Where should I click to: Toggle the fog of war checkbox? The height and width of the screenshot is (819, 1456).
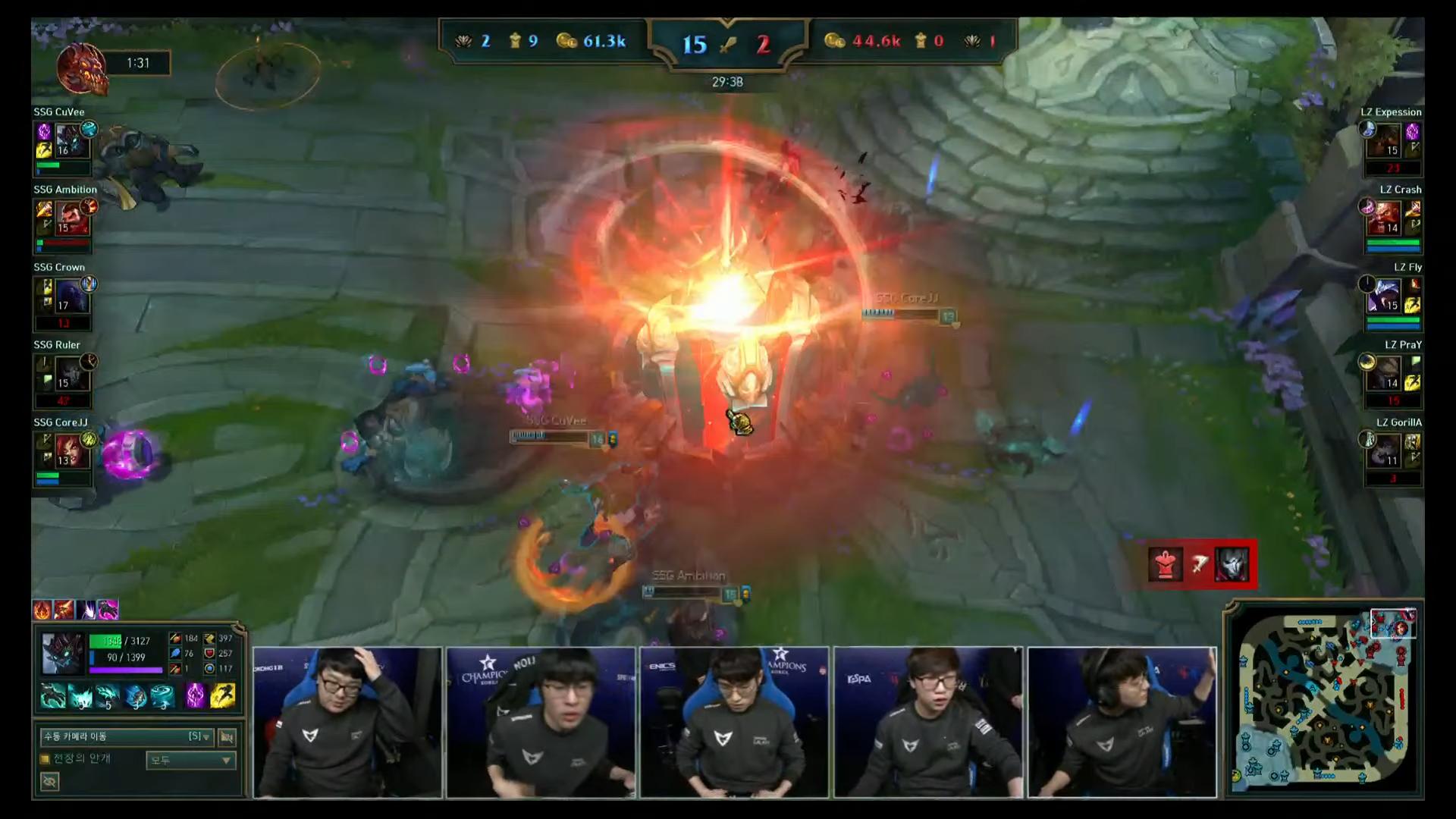45,759
